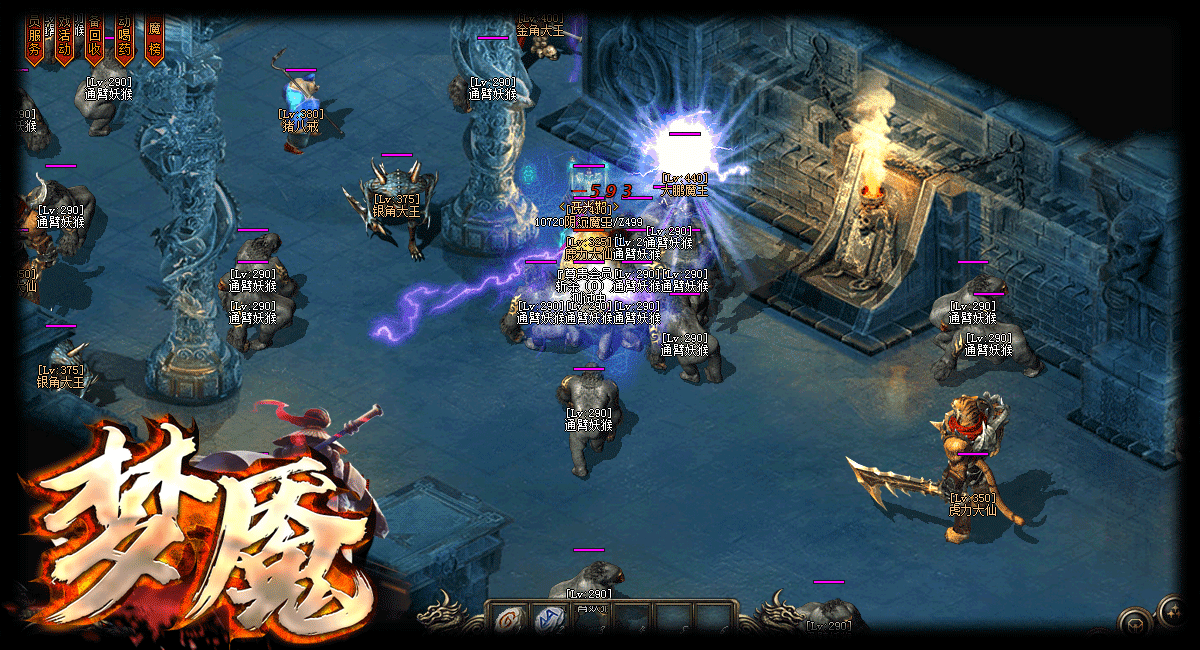This screenshot has width=1200, height=650.
Task: Use the red rune stone in hotbar slot 1
Action: 508,620
